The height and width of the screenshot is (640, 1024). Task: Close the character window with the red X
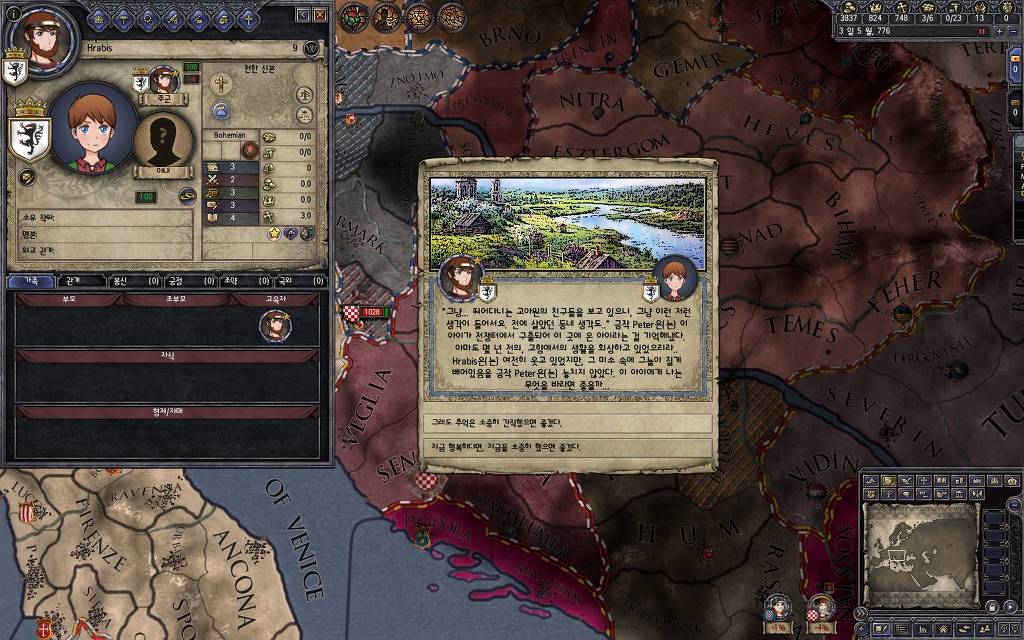pyautogui.click(x=319, y=15)
